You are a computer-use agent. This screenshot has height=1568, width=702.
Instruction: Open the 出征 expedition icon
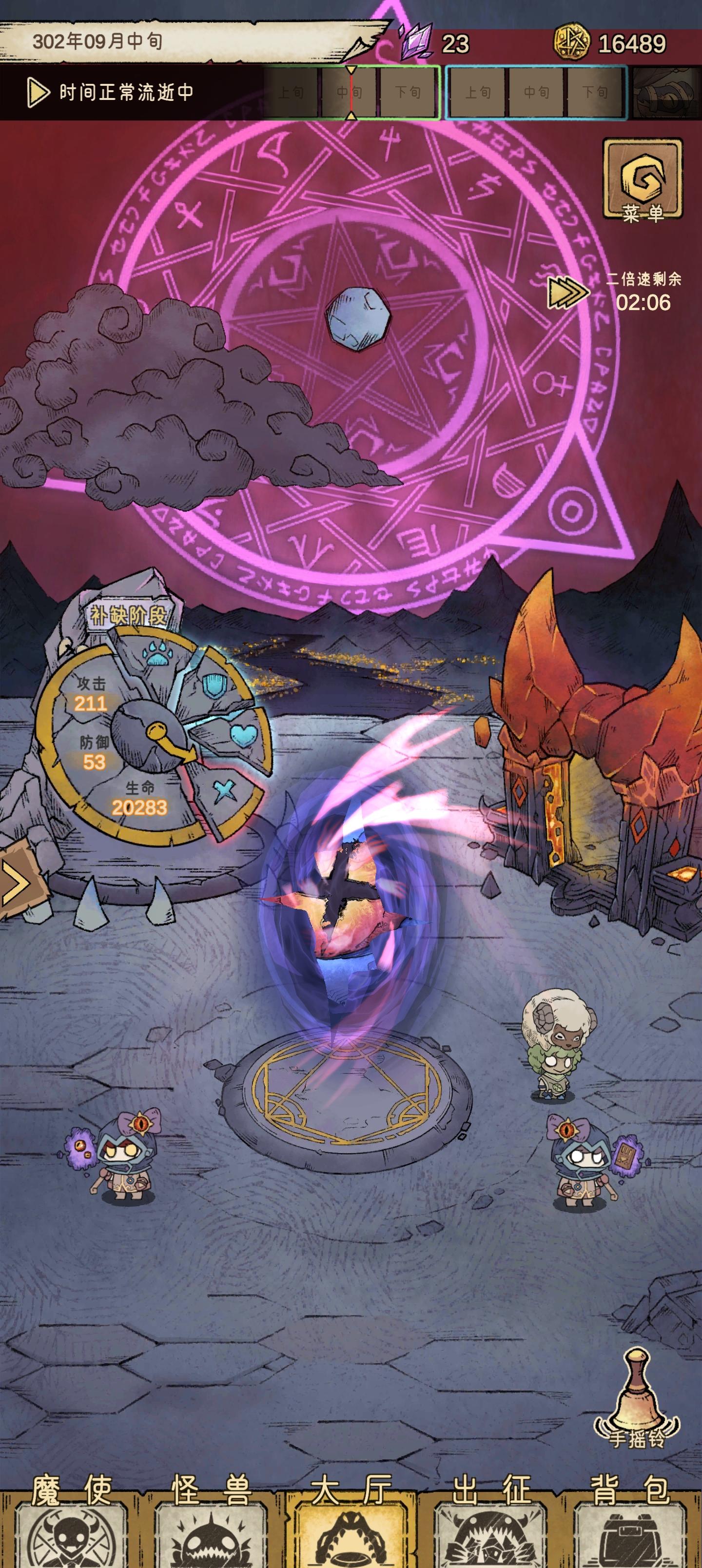point(491,1534)
